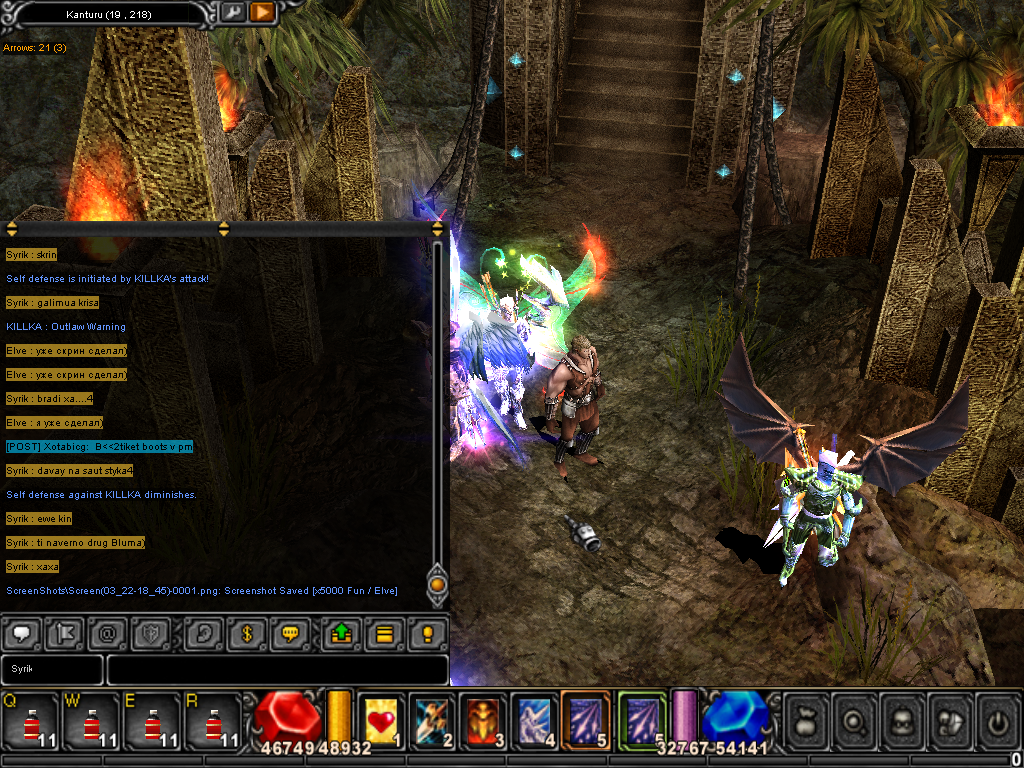This screenshot has height=768, width=1024.
Task: Click the whisper name field showing Syrik
Action: coord(52,669)
